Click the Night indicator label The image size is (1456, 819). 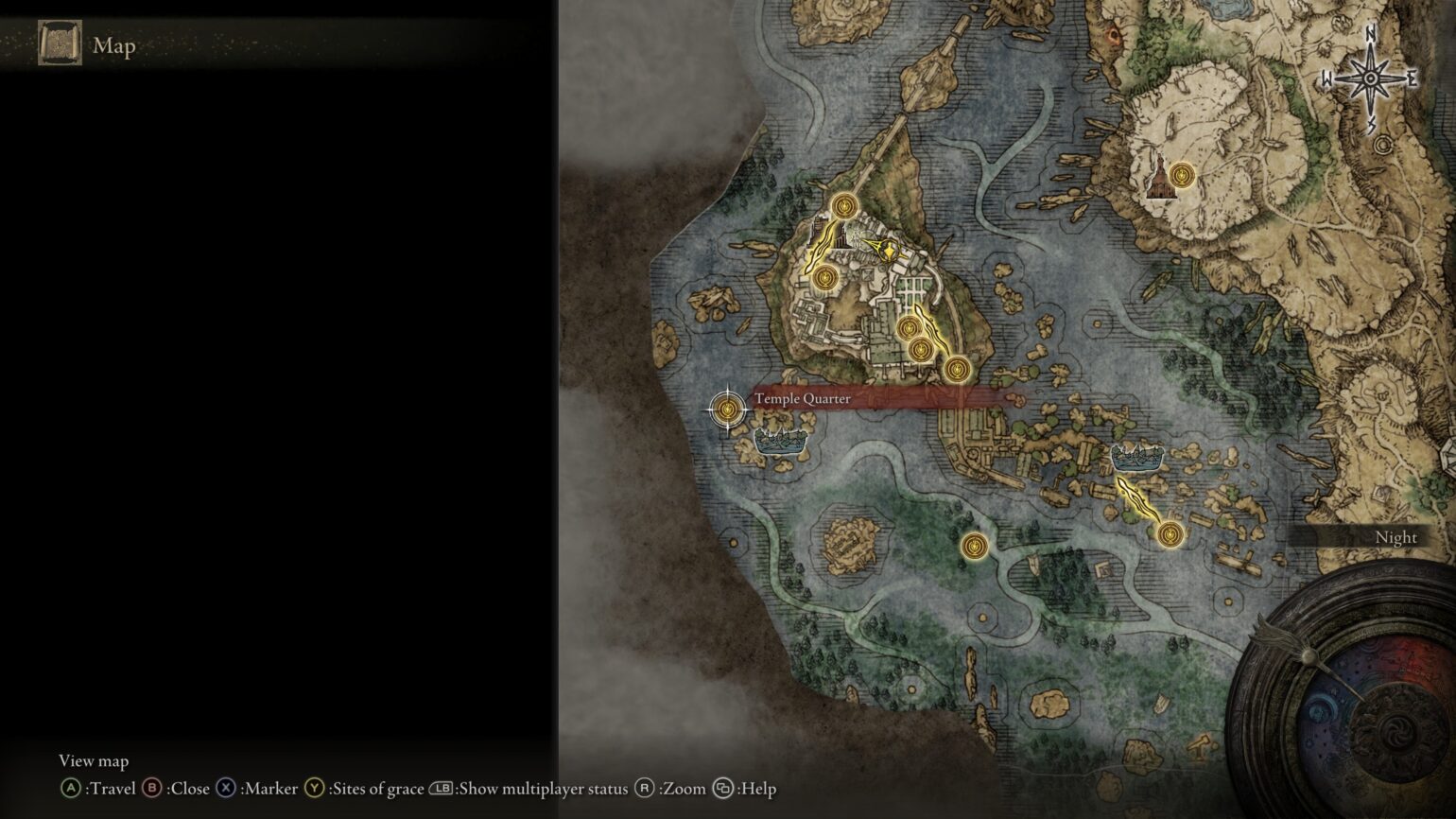coord(1396,537)
